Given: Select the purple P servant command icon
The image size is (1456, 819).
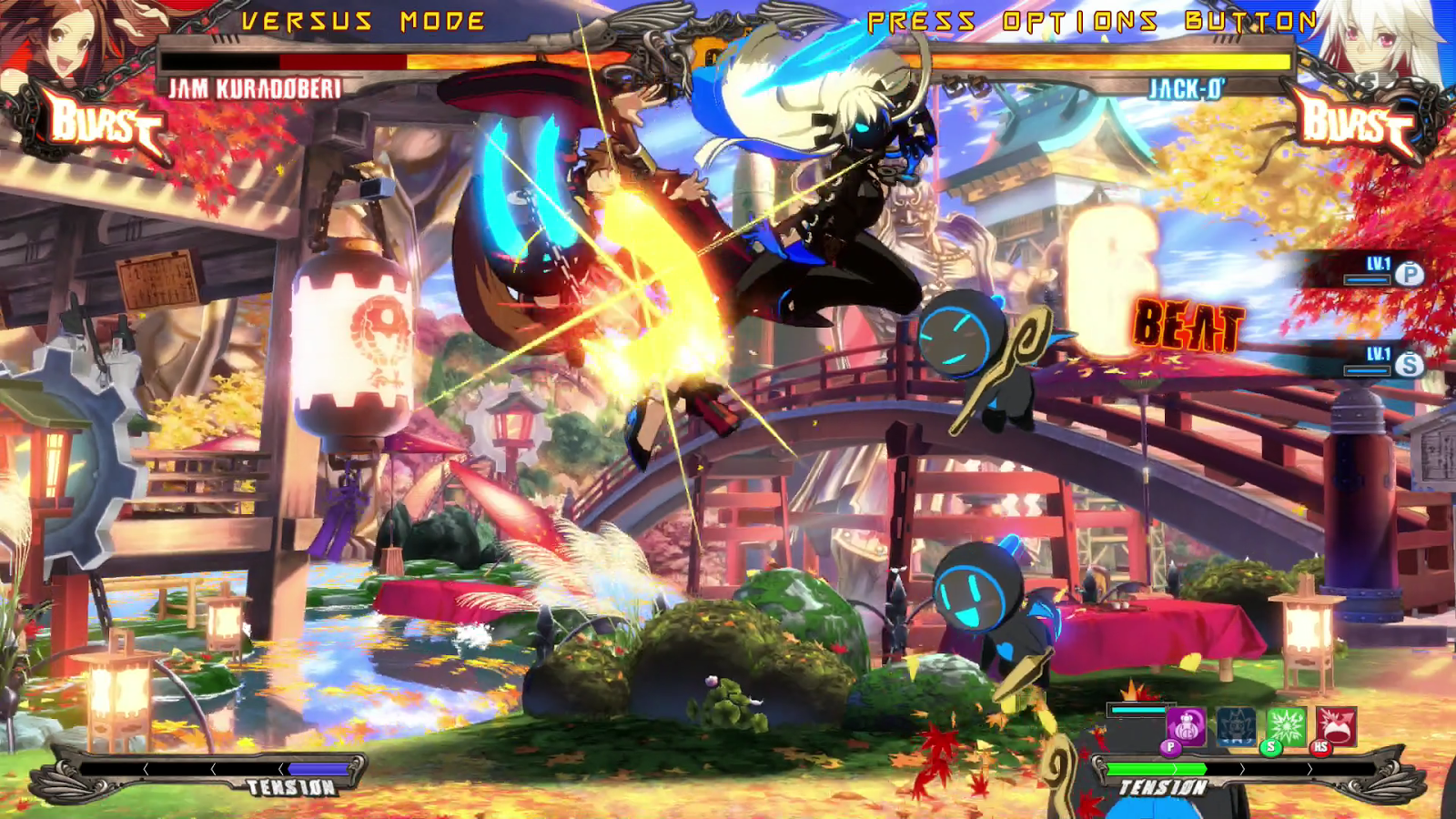Looking at the screenshot, I should coord(1186,727).
